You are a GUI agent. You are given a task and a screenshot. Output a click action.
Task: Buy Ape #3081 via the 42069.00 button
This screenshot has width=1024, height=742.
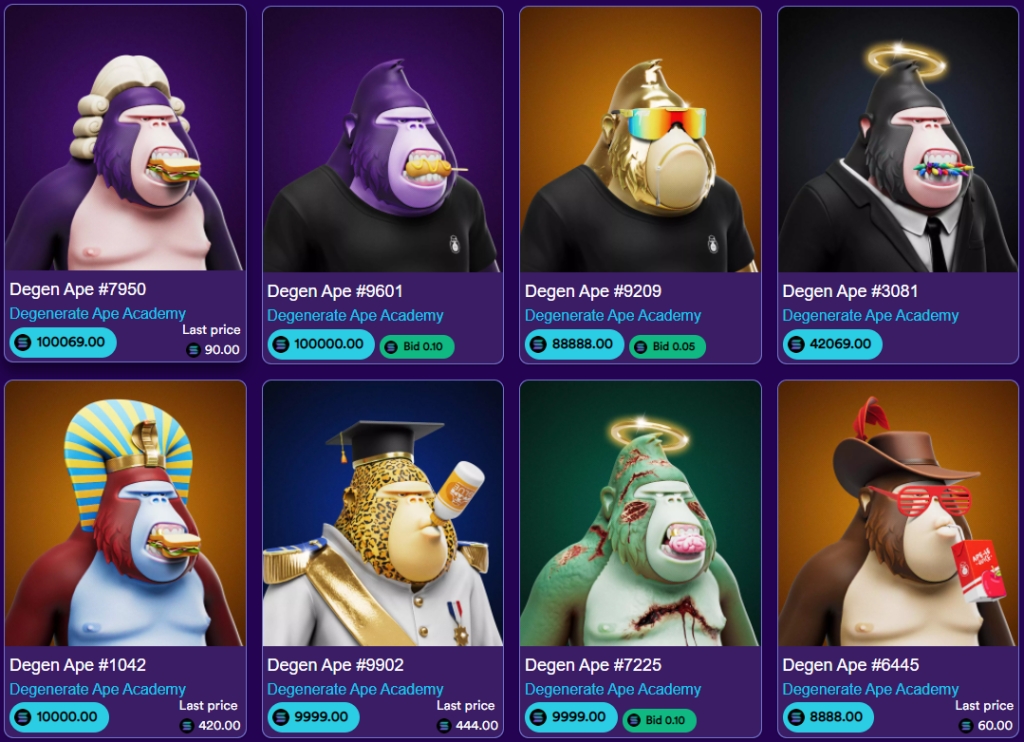(832, 344)
